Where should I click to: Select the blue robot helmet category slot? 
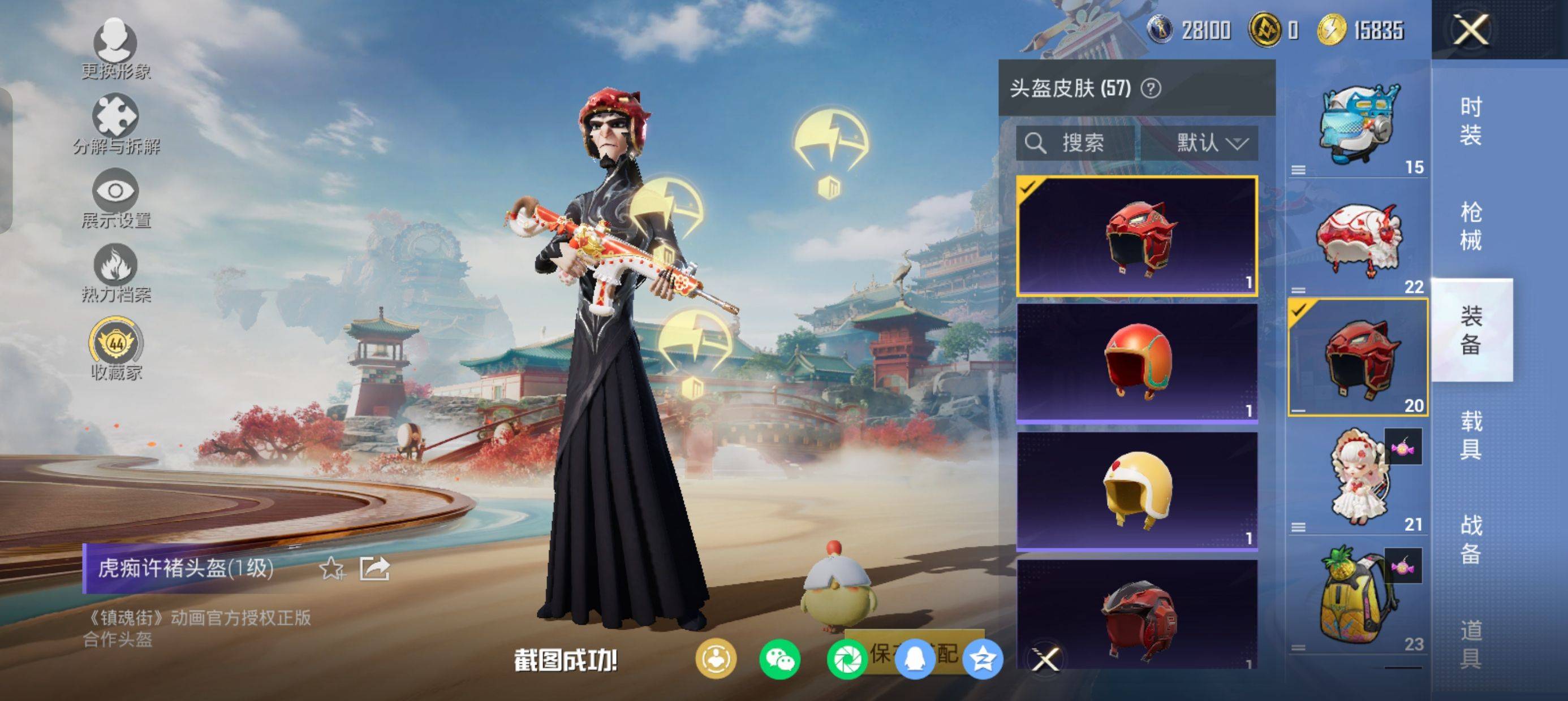click(1359, 125)
